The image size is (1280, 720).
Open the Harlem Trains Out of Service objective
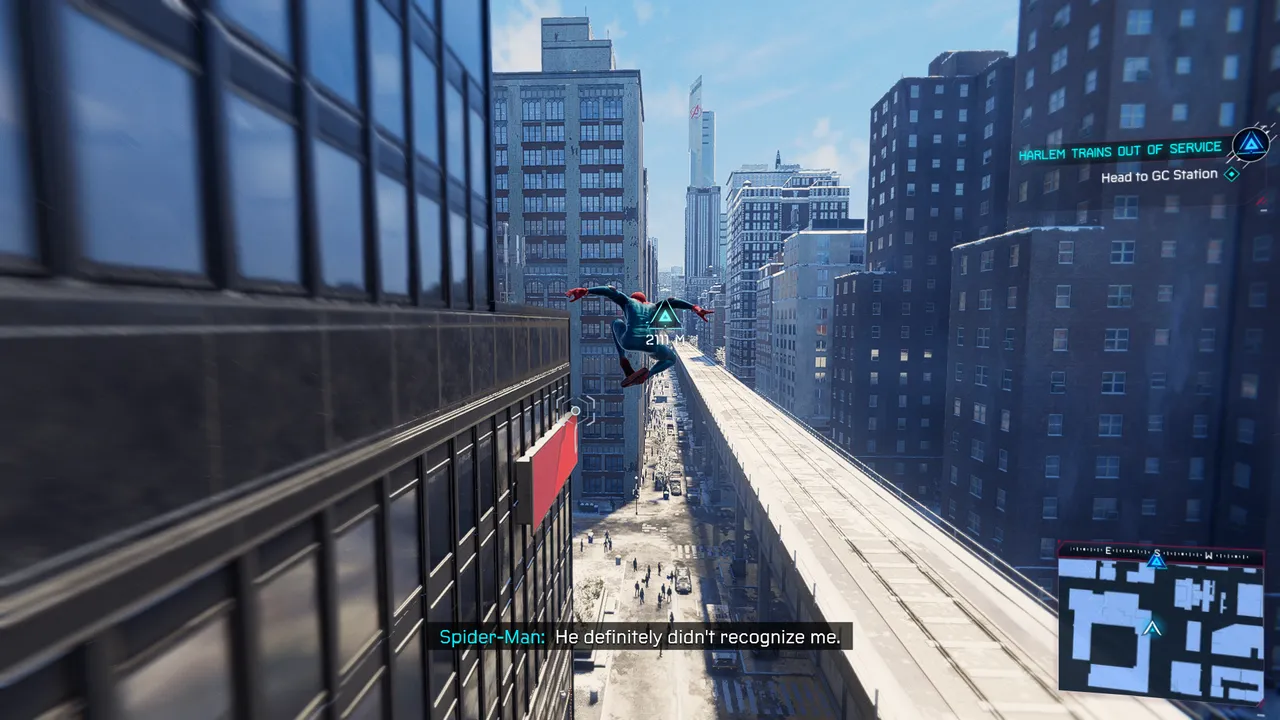click(1119, 149)
